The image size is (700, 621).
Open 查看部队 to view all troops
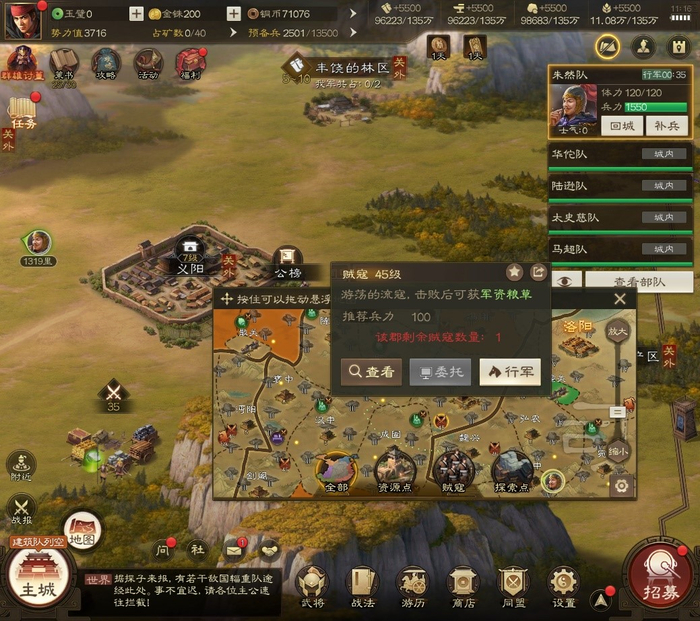[x=638, y=282]
